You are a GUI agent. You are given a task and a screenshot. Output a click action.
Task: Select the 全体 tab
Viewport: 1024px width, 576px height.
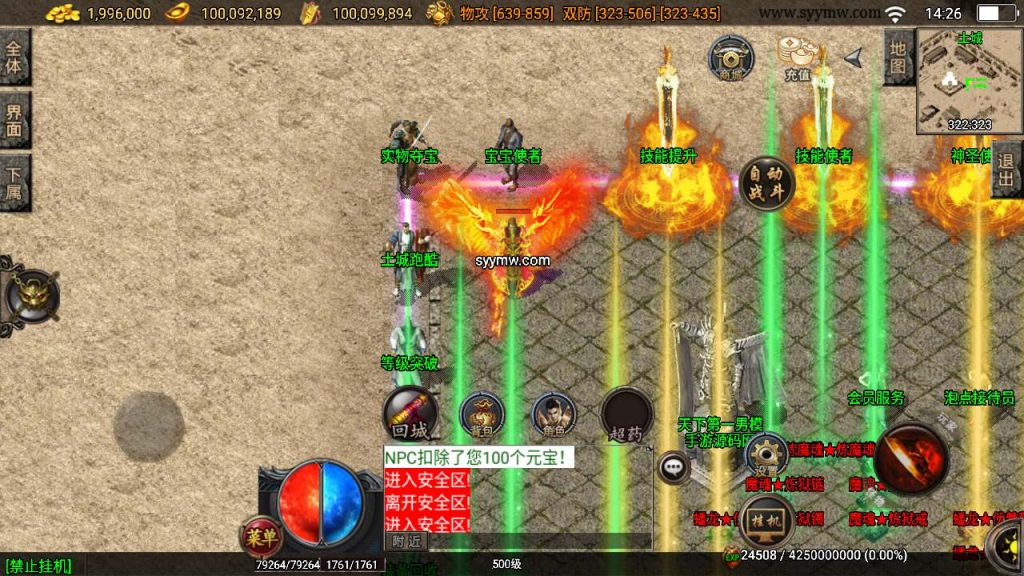pos(14,57)
